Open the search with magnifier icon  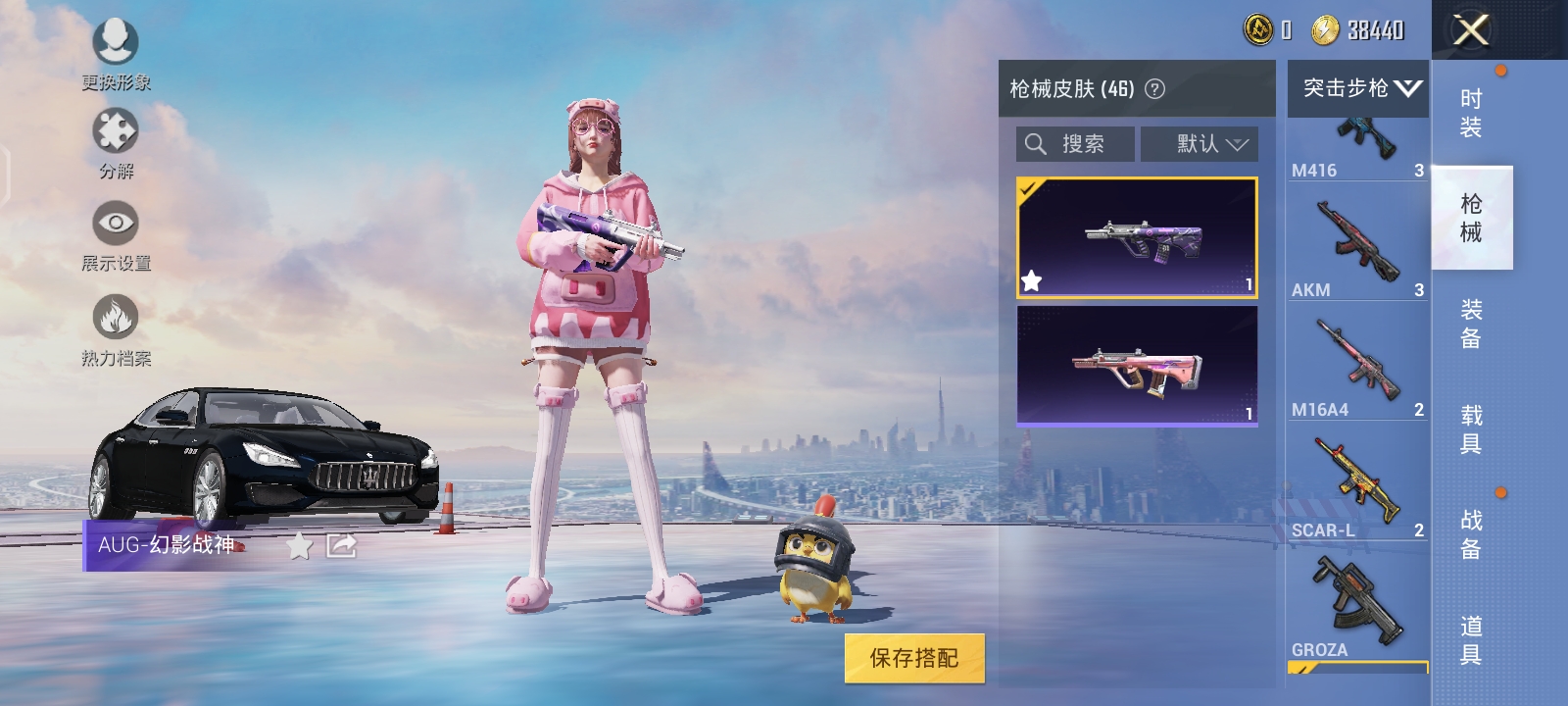tap(1036, 143)
